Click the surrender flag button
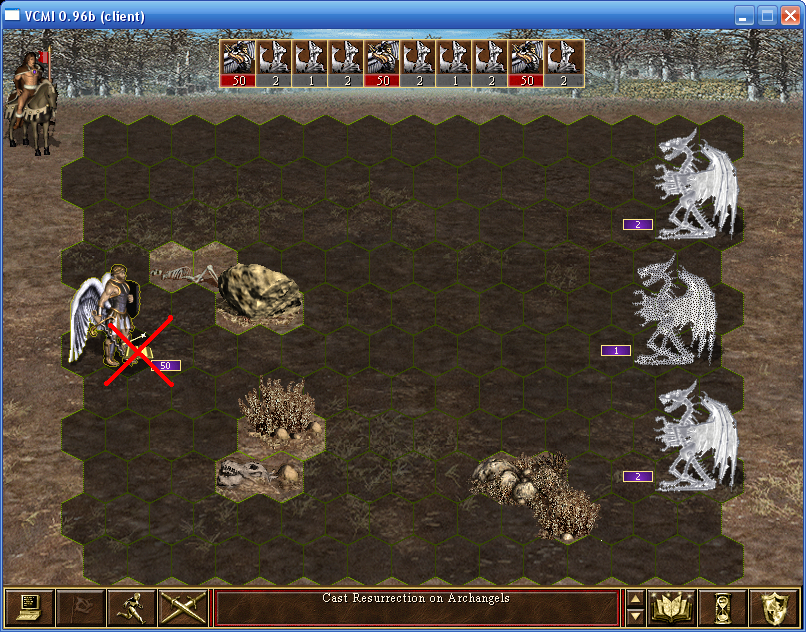 pos(80,607)
